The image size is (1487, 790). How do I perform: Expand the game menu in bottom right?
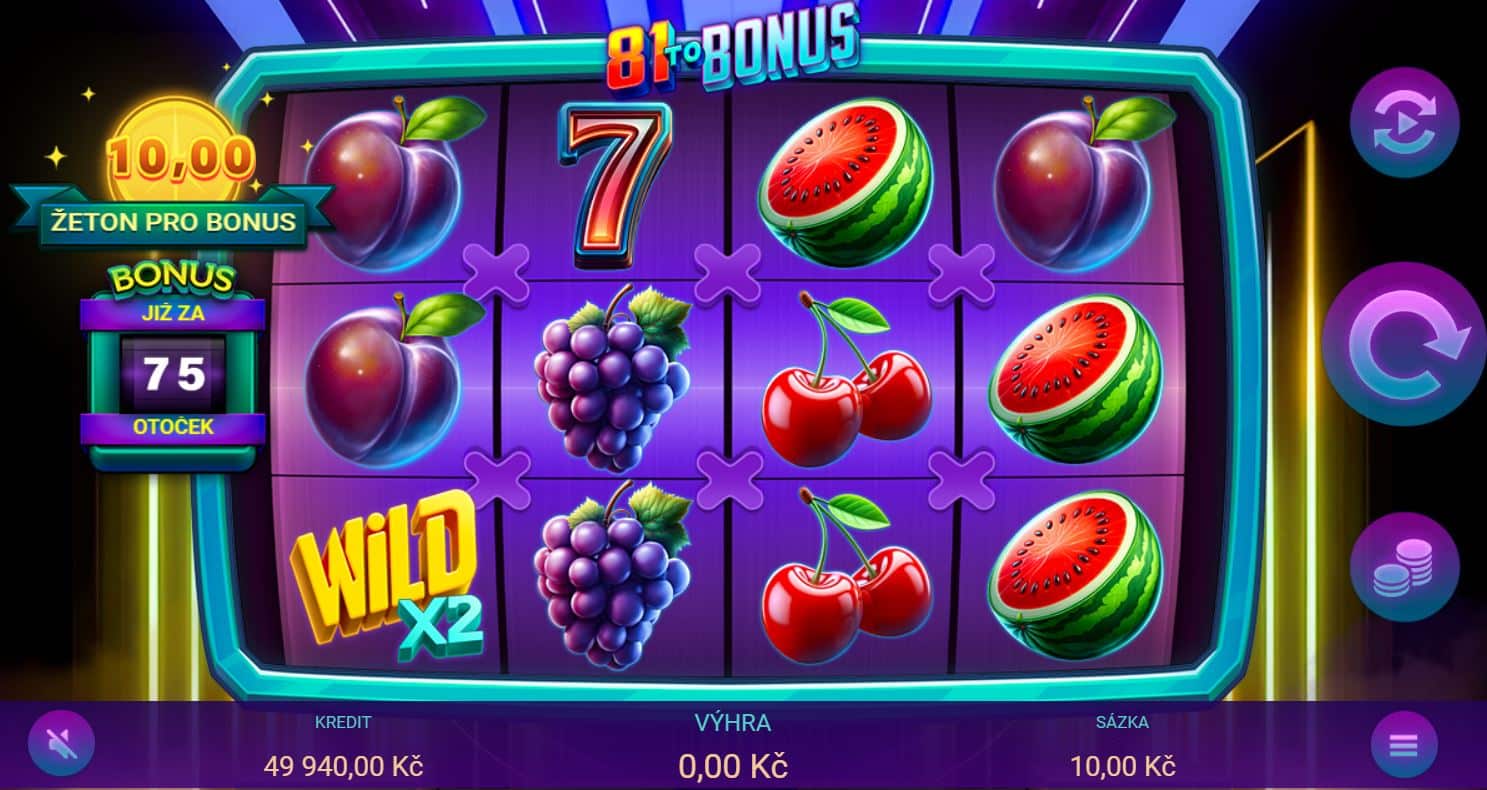(x=1404, y=744)
